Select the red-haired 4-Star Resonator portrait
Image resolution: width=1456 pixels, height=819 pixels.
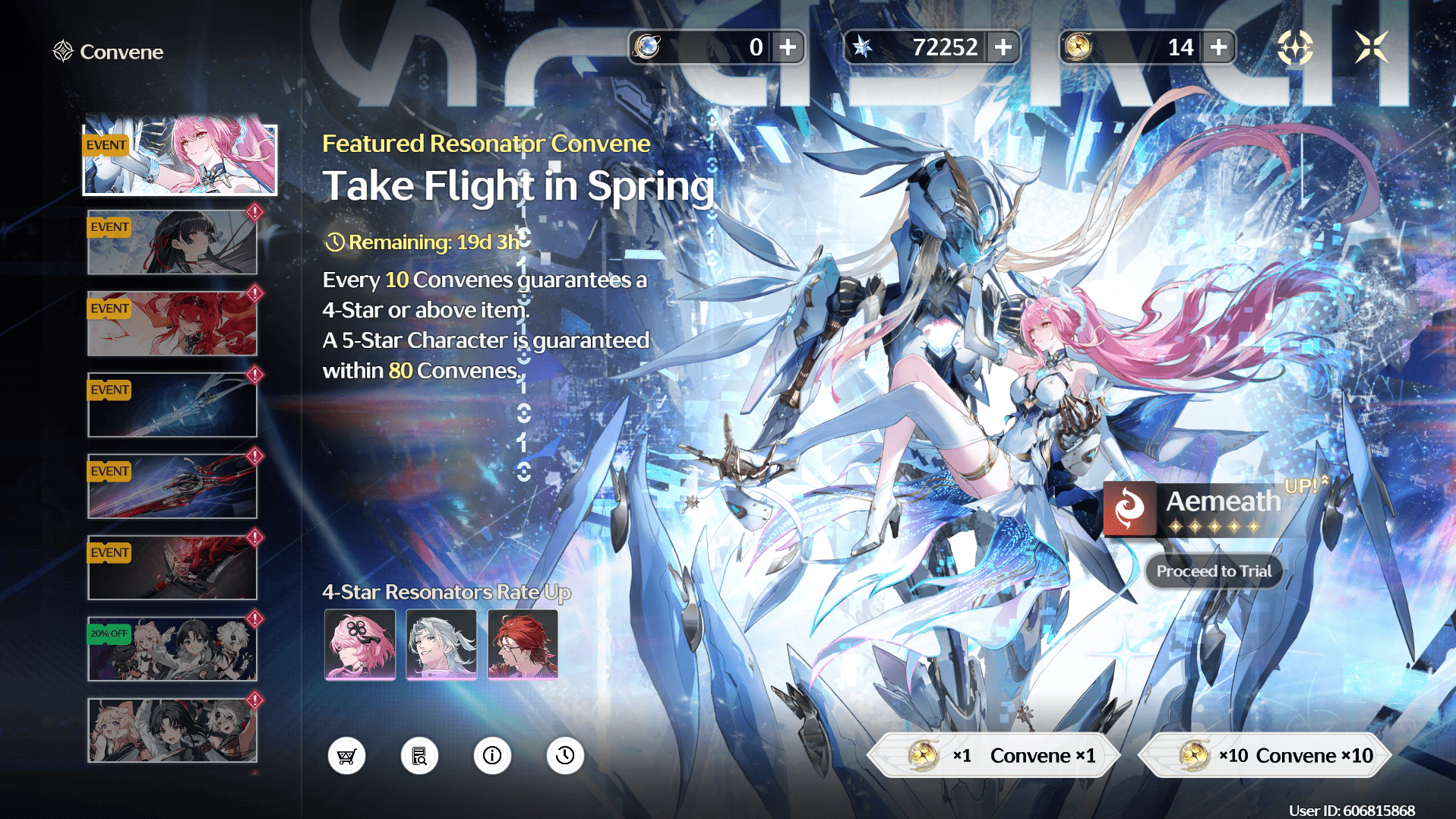click(523, 645)
